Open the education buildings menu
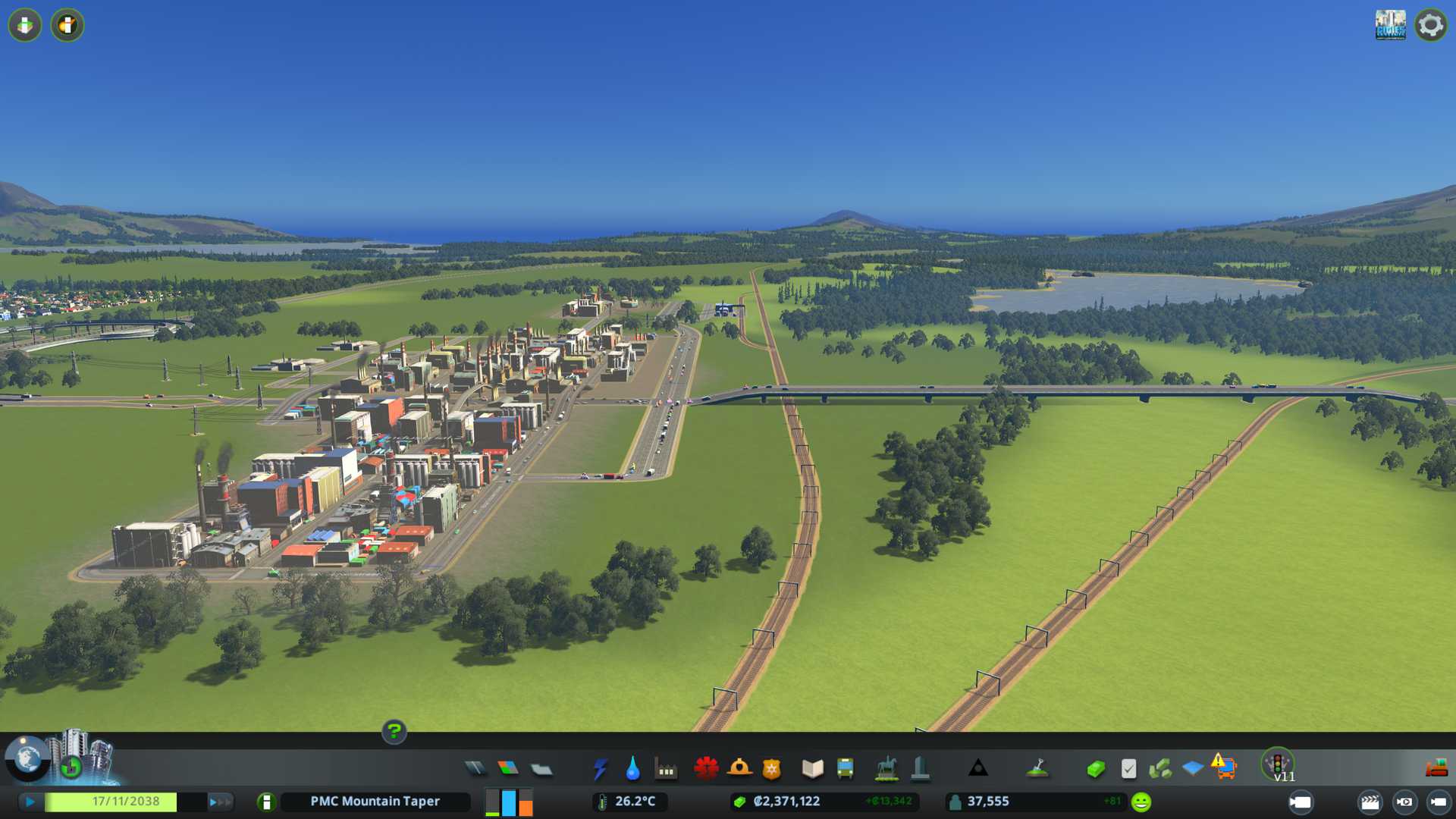This screenshot has height=819, width=1456. pos(812,769)
